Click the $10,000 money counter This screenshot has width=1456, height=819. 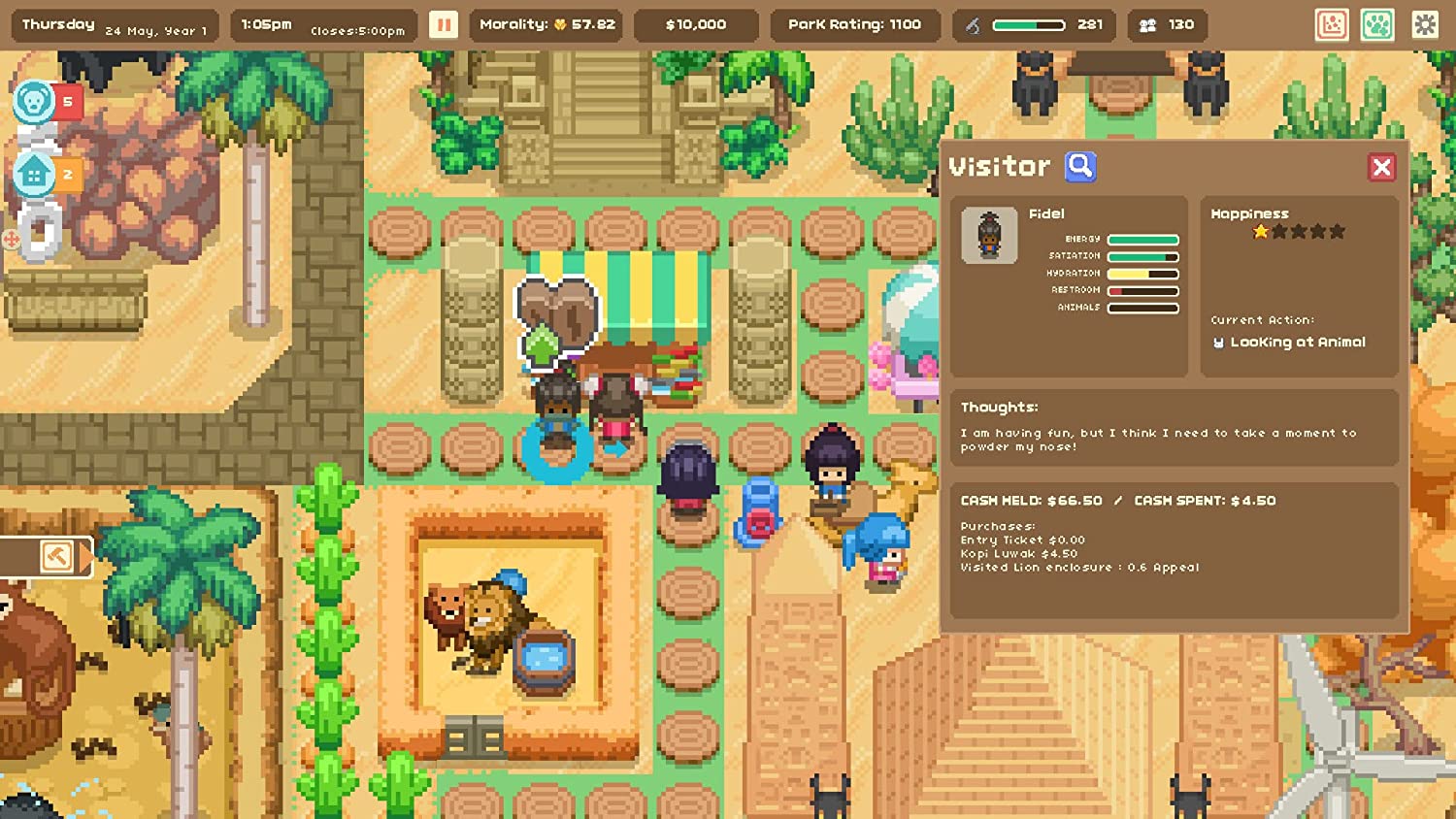(695, 25)
